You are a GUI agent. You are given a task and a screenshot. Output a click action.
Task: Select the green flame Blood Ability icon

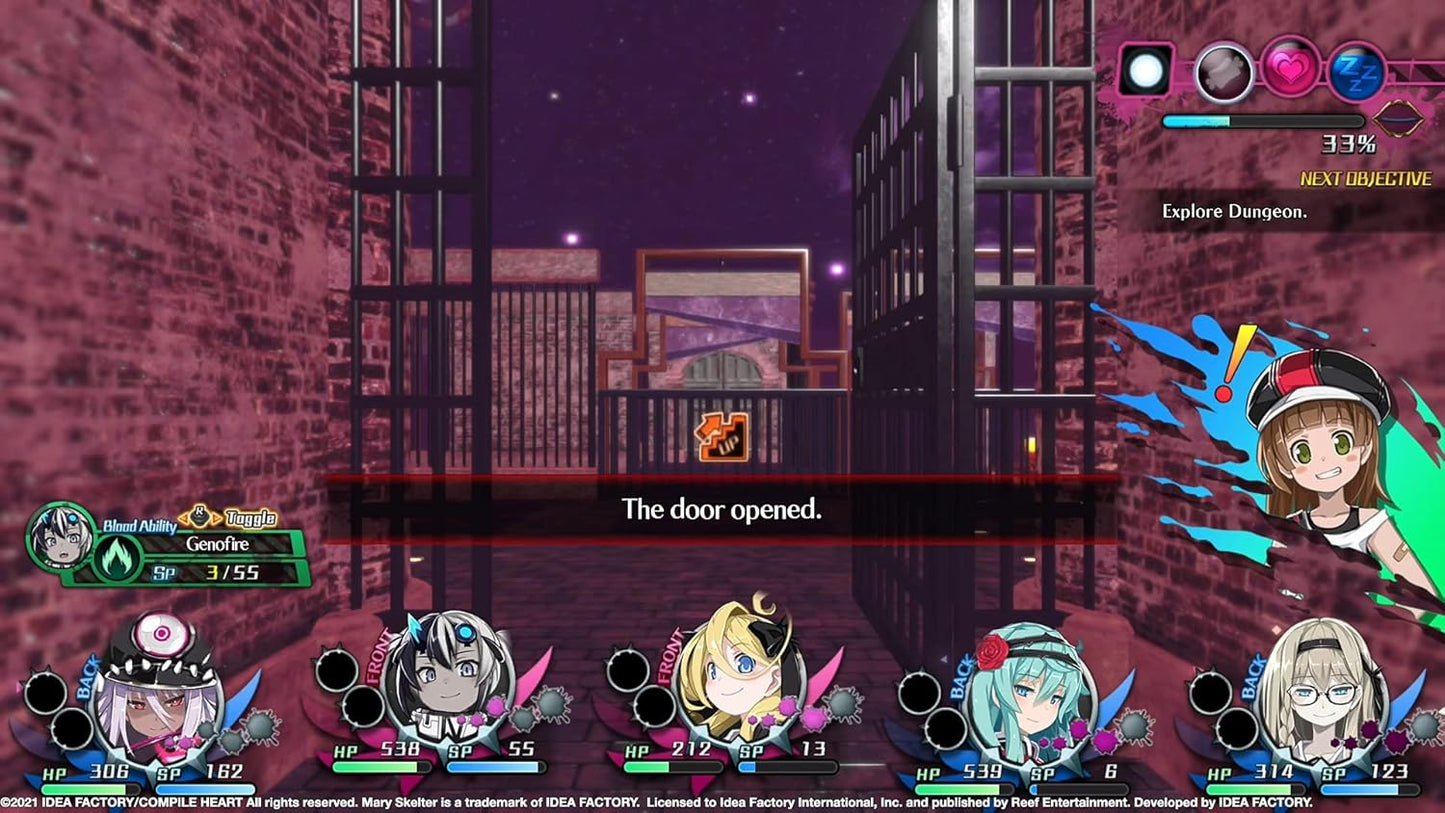click(x=116, y=557)
